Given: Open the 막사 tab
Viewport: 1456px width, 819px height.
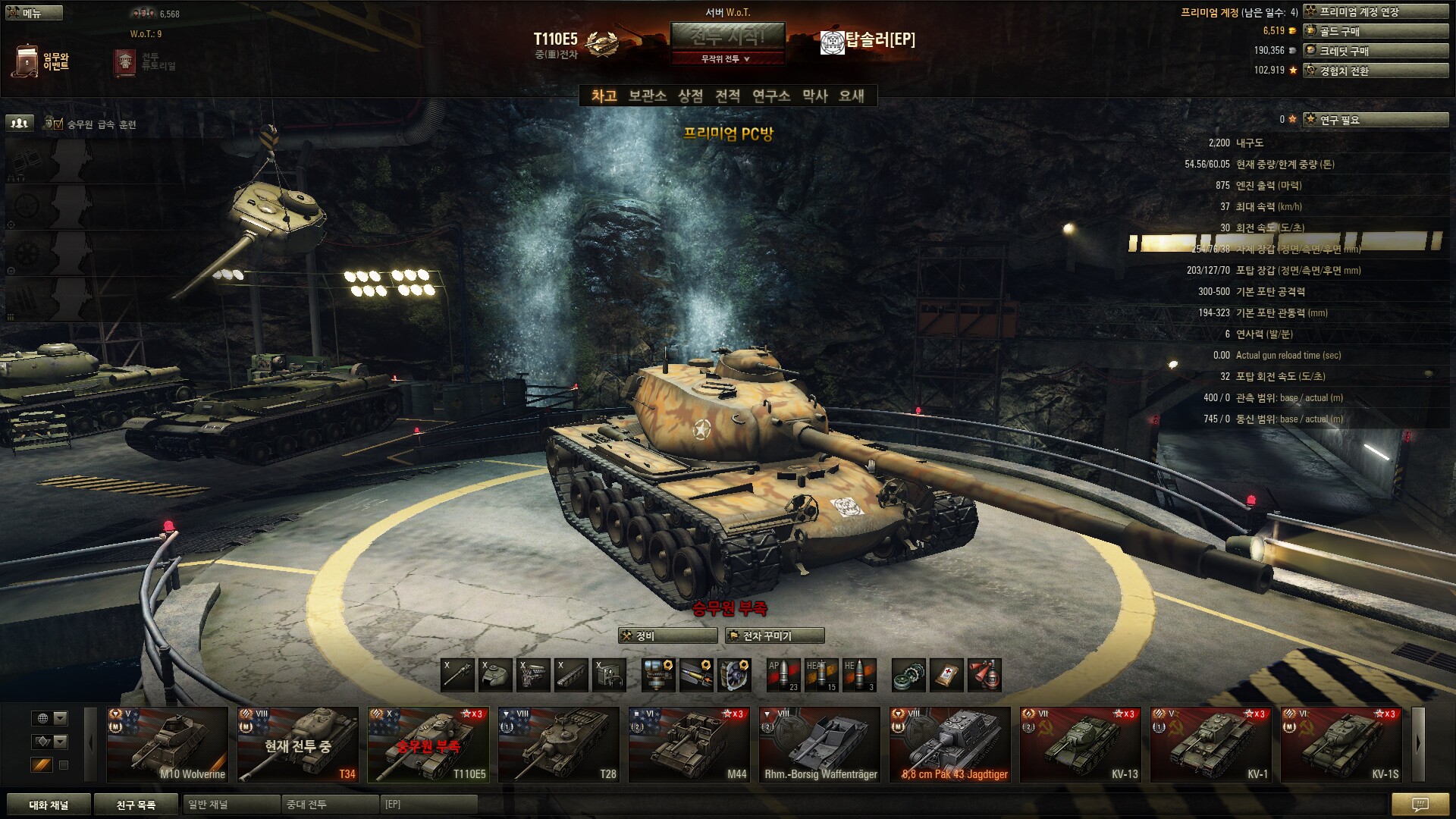Looking at the screenshot, I should [x=814, y=96].
